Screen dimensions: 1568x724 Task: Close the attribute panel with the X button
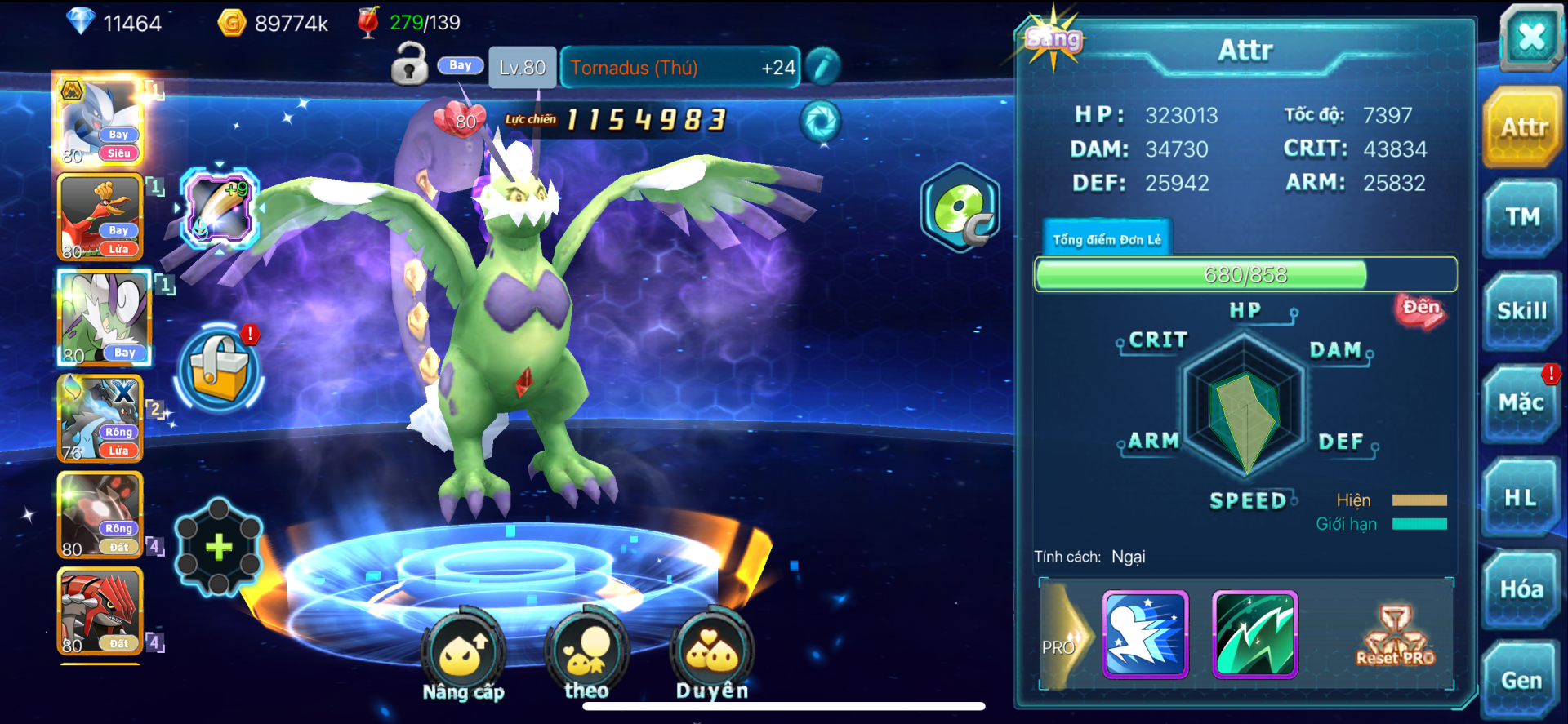pos(1530,37)
